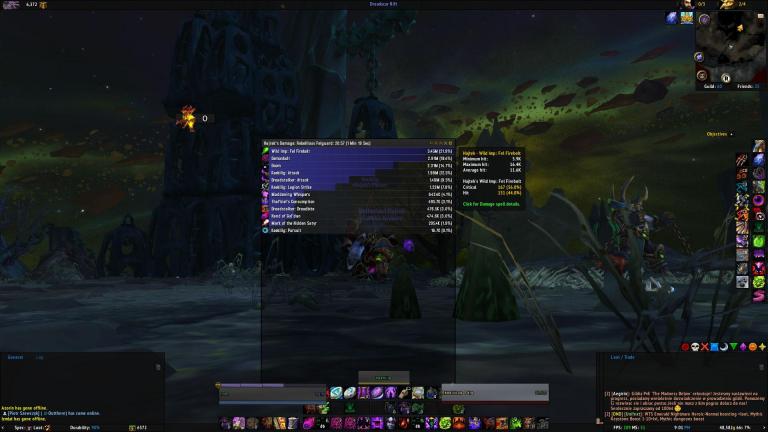The image size is (768, 432).
Task: Choose the green triangle raid marker
Action: (734, 346)
